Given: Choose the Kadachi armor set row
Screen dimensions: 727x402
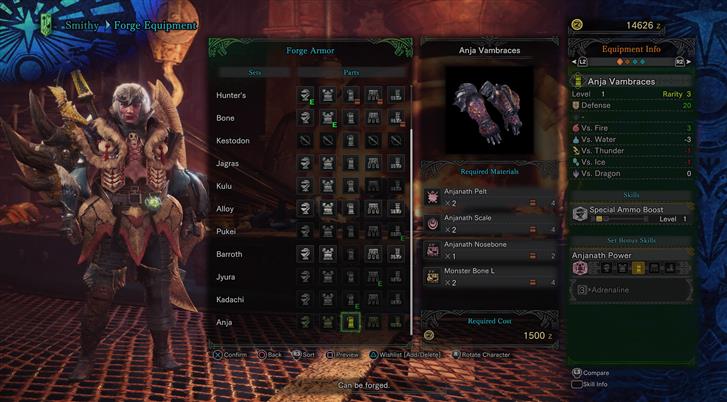Looking at the screenshot, I should [x=230, y=299].
